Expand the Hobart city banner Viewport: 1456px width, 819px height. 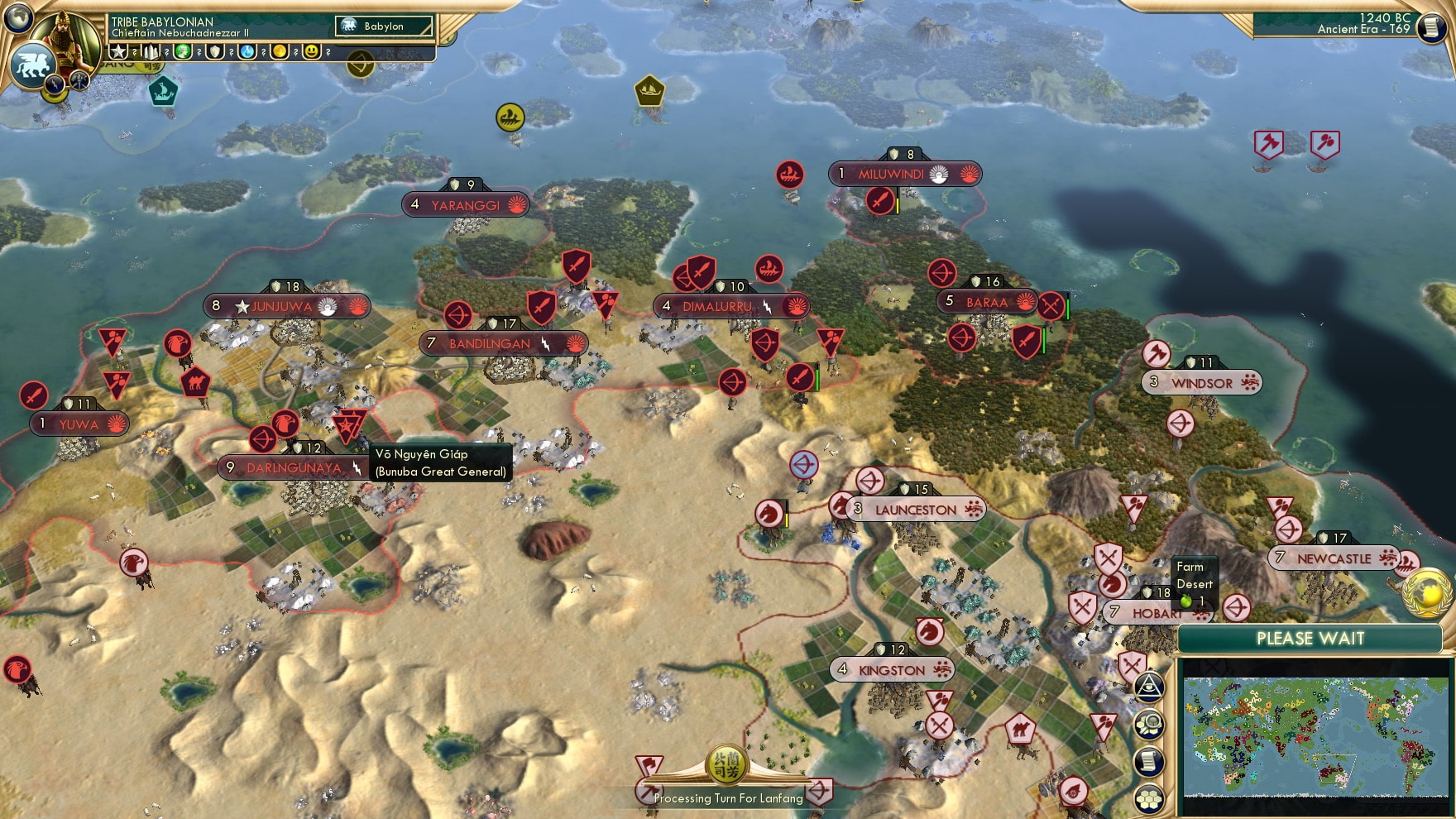[1155, 614]
